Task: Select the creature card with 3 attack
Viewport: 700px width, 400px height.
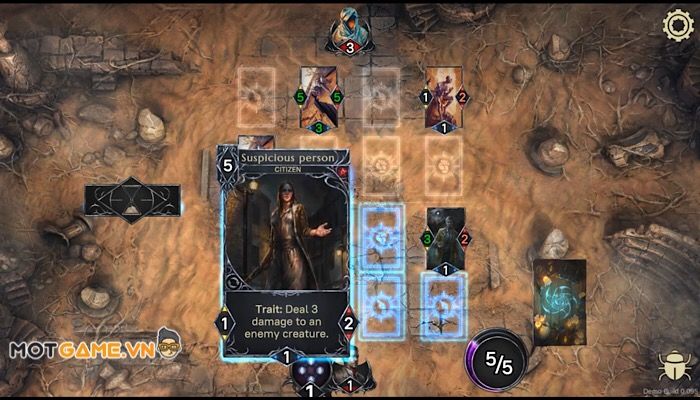Action: coord(445,238)
